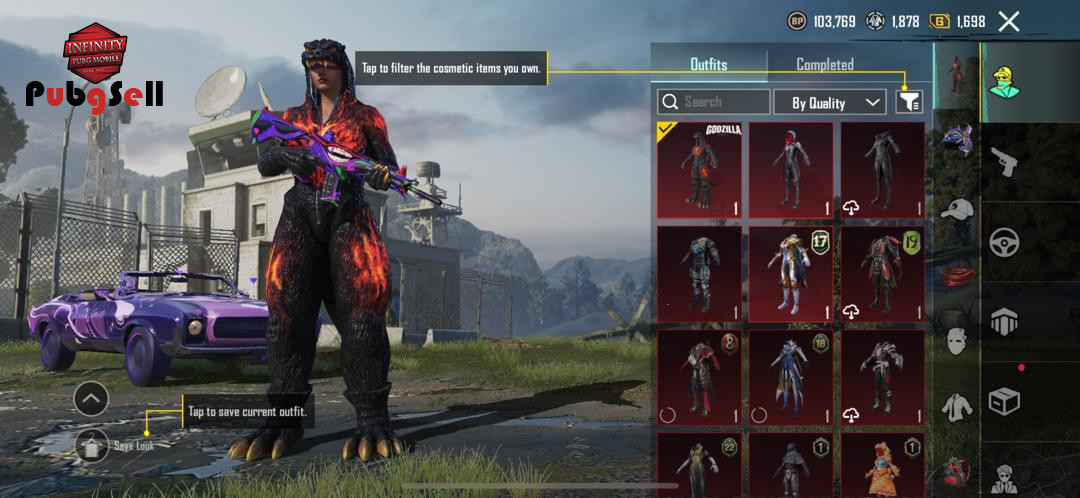Select the Outfits tab
Image resolution: width=1080 pixels, height=498 pixels.
(708, 64)
